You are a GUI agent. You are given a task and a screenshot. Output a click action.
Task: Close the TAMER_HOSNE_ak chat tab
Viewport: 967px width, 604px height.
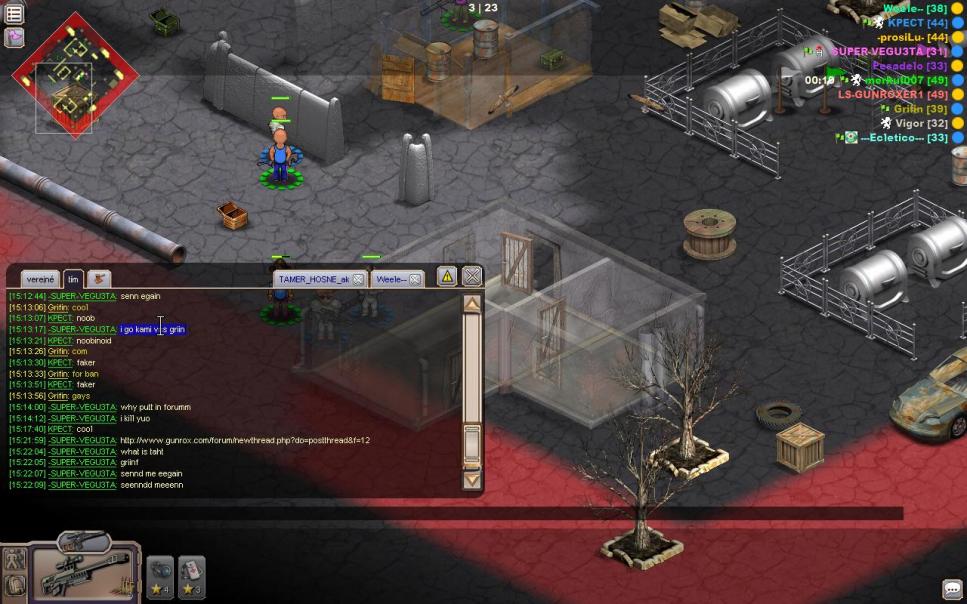pyautogui.click(x=358, y=279)
